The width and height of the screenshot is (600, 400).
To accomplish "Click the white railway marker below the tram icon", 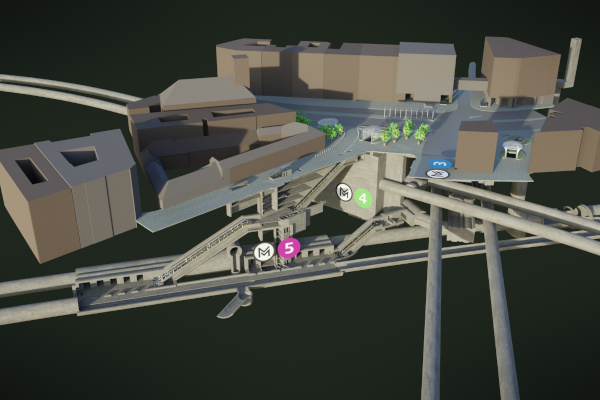I will tap(437, 174).
